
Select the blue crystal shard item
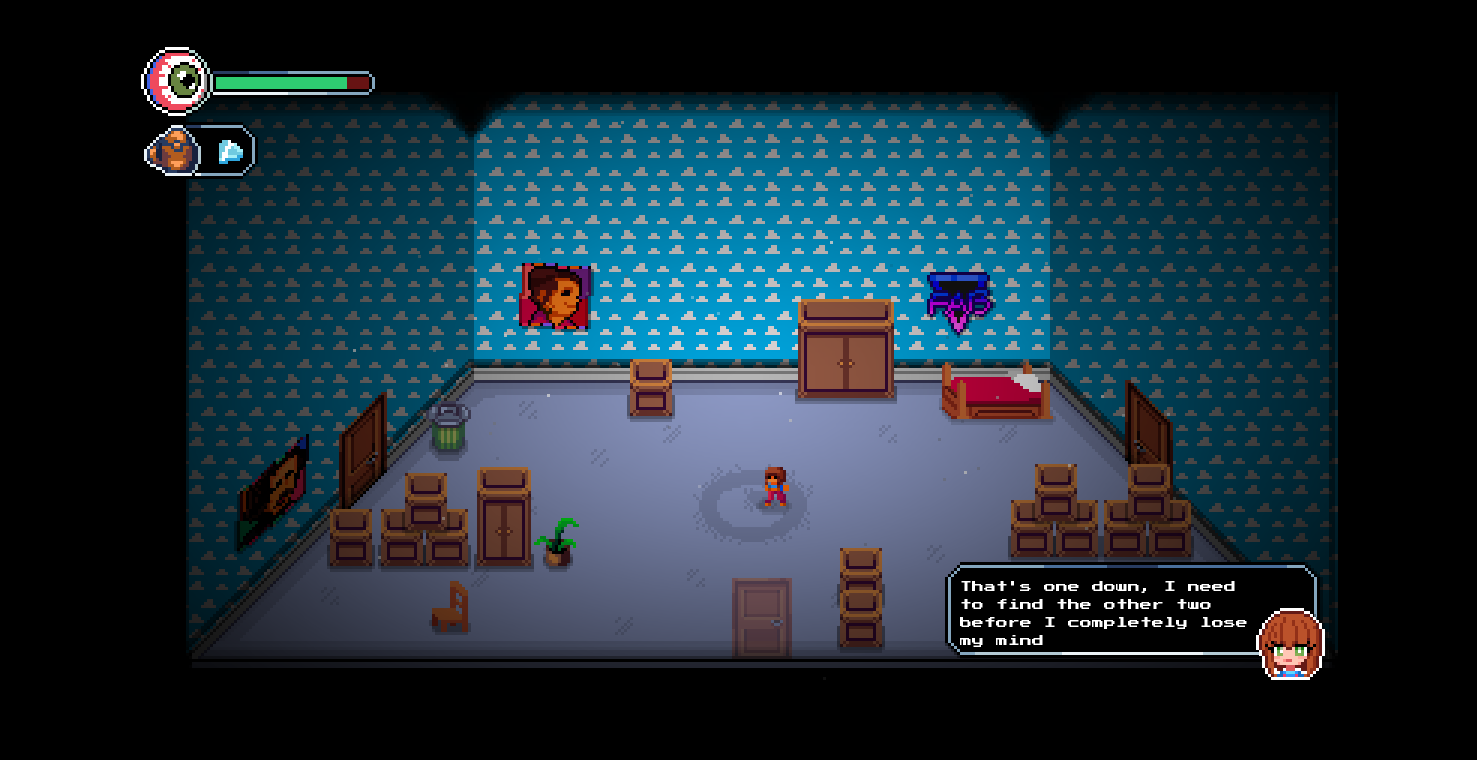point(230,152)
